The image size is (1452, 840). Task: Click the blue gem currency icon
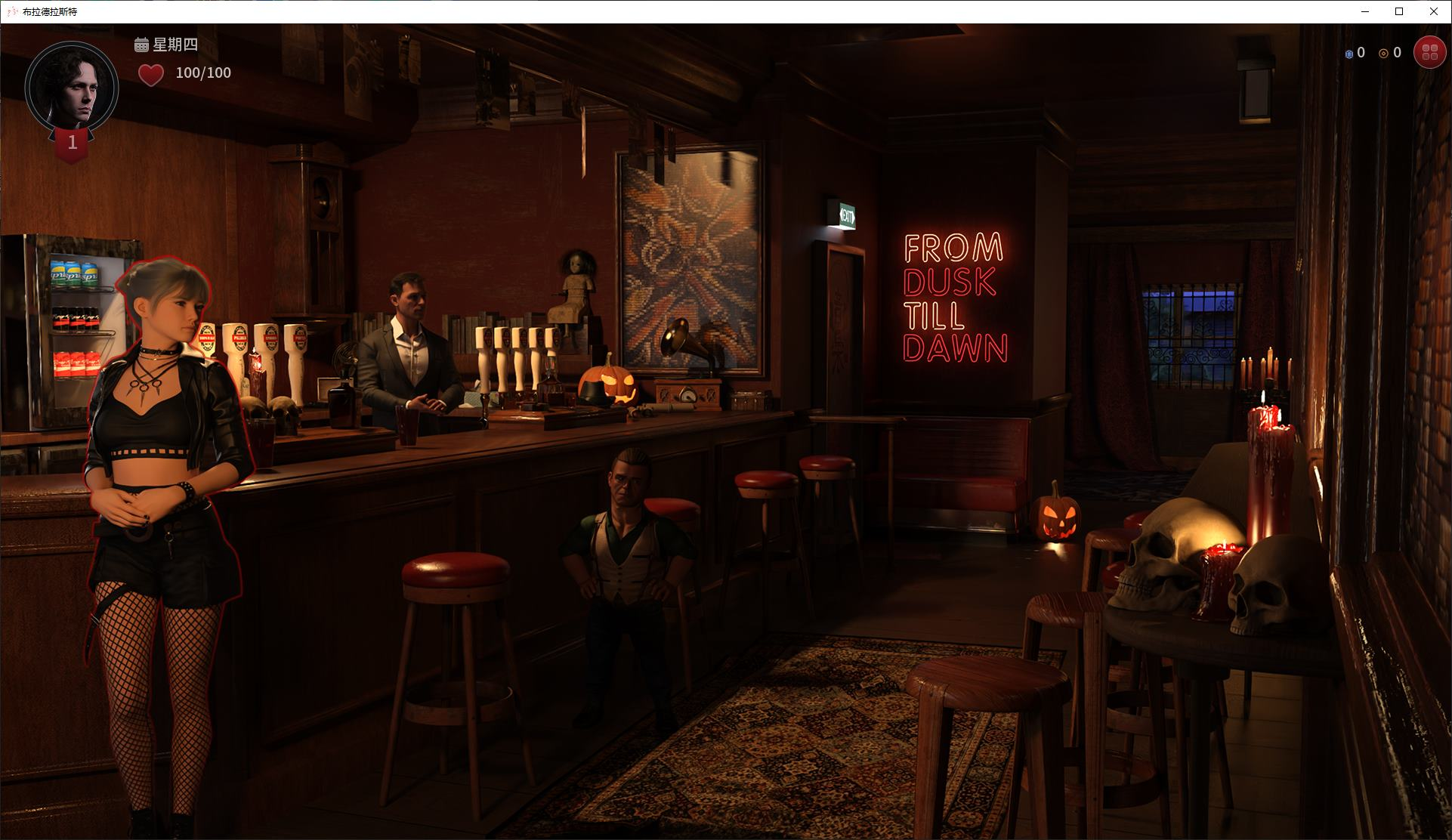(1350, 53)
